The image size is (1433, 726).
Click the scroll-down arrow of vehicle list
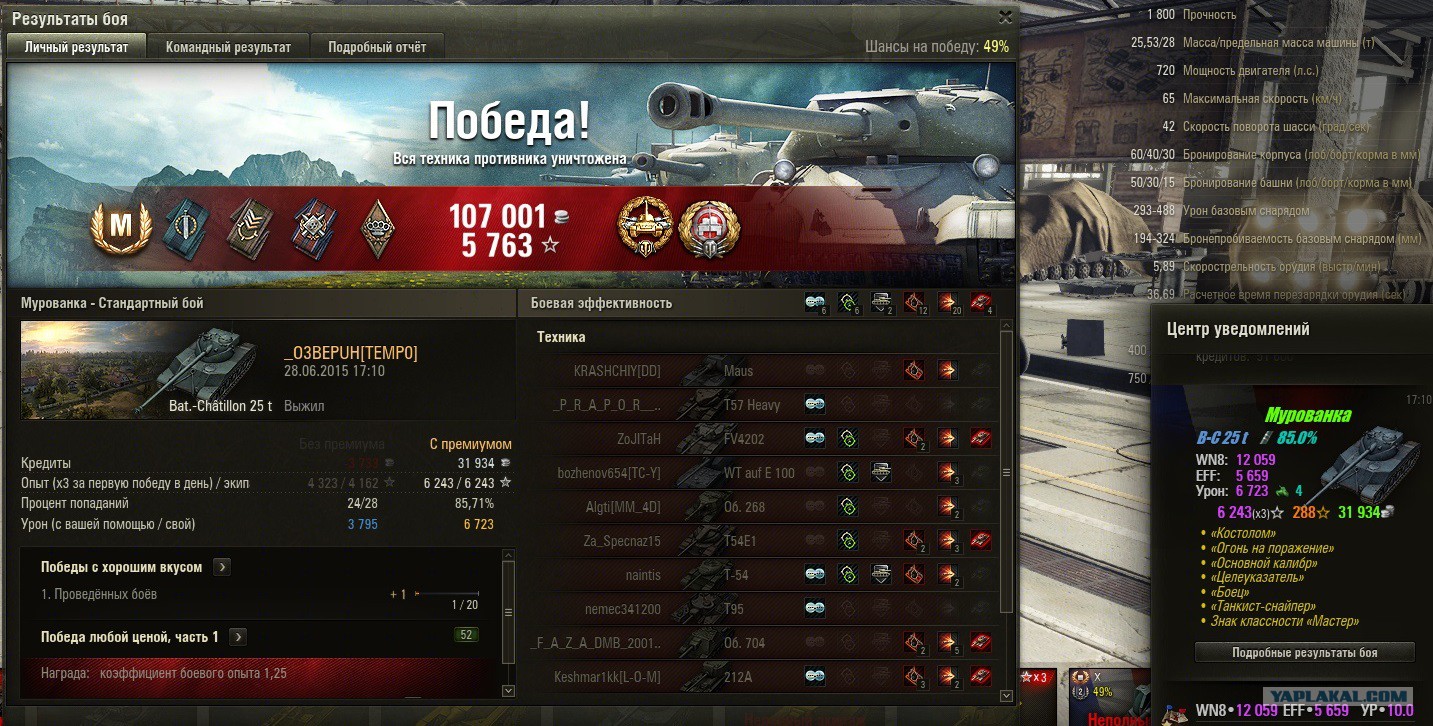click(x=1007, y=694)
